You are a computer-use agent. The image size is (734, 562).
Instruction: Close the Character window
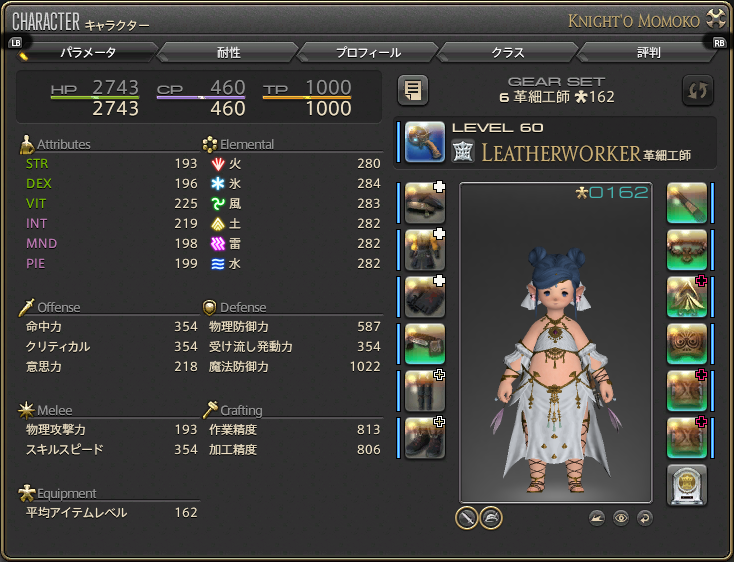(716, 19)
